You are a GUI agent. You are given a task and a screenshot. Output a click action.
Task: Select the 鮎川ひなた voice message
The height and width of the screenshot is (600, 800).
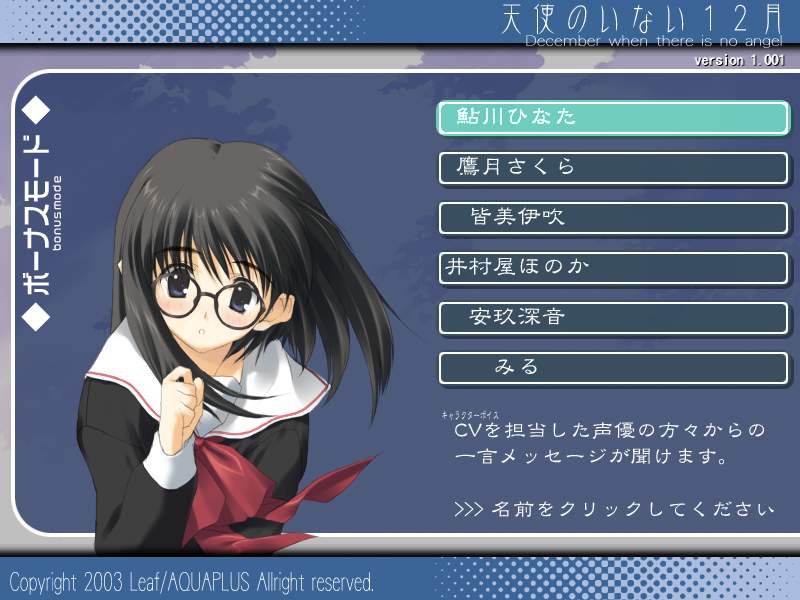pos(613,117)
